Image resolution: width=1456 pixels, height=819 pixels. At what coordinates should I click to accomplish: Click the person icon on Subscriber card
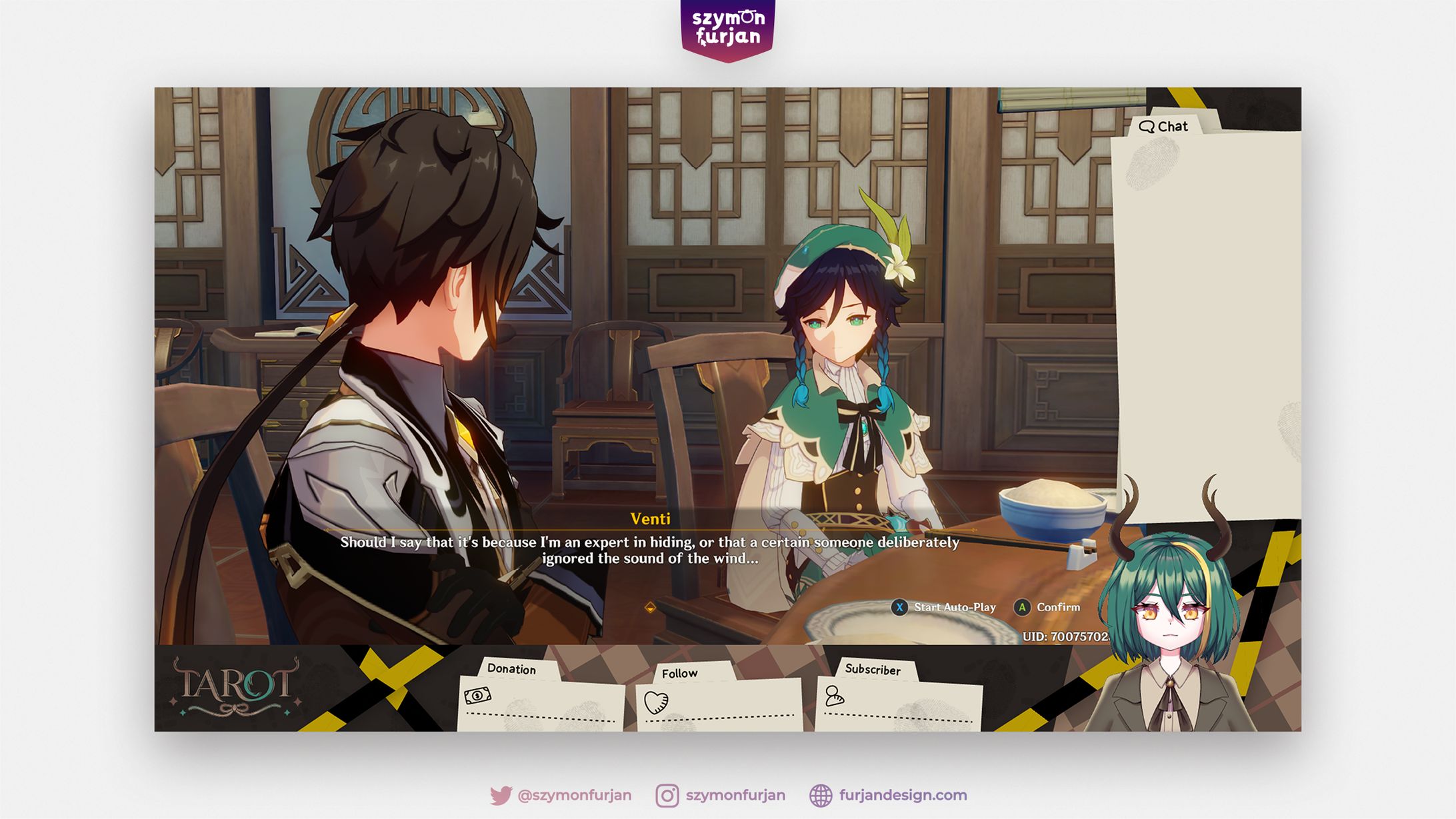point(835,695)
